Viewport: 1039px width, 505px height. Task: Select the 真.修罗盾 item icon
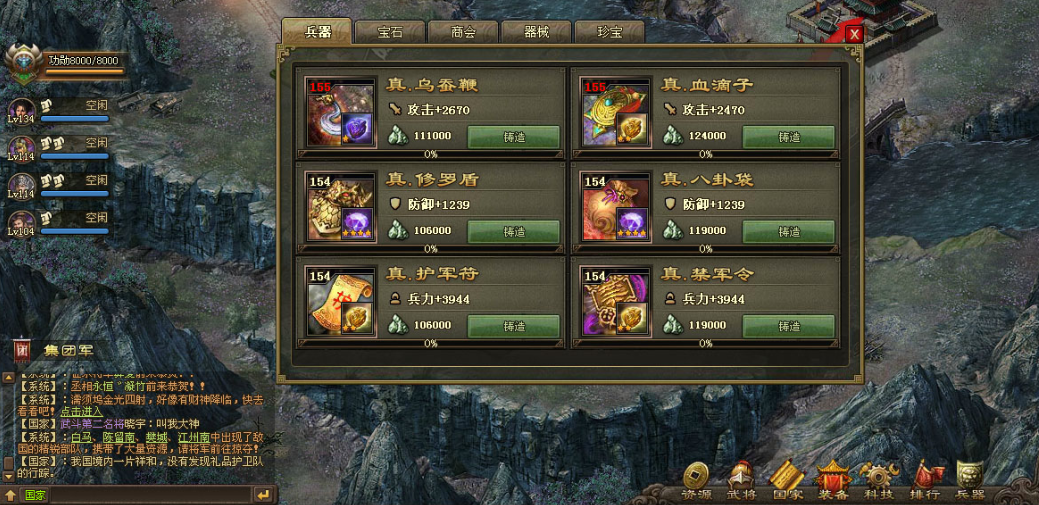[x=340, y=207]
